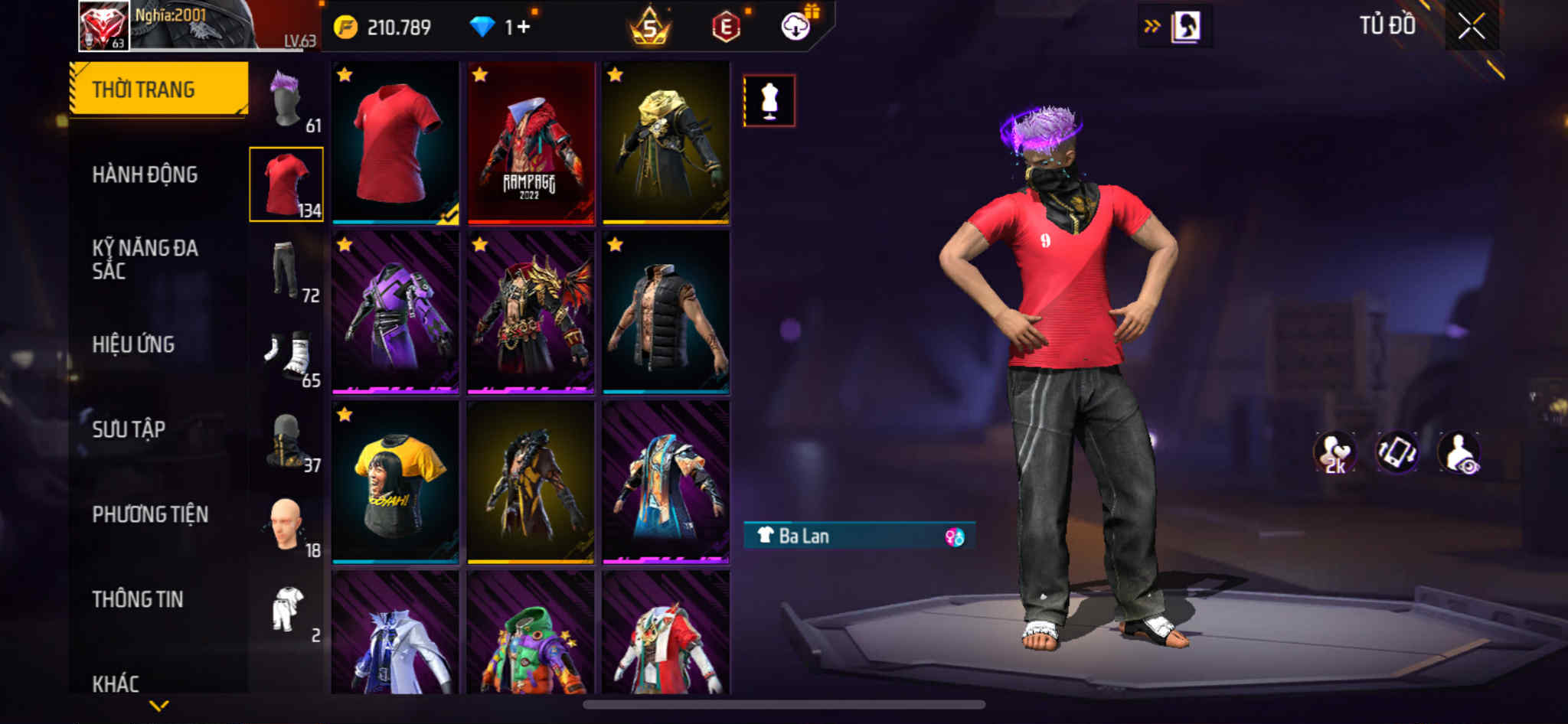Open the HÀNH ĐỘNG section
Screen dimensions: 1568x724
pos(145,175)
